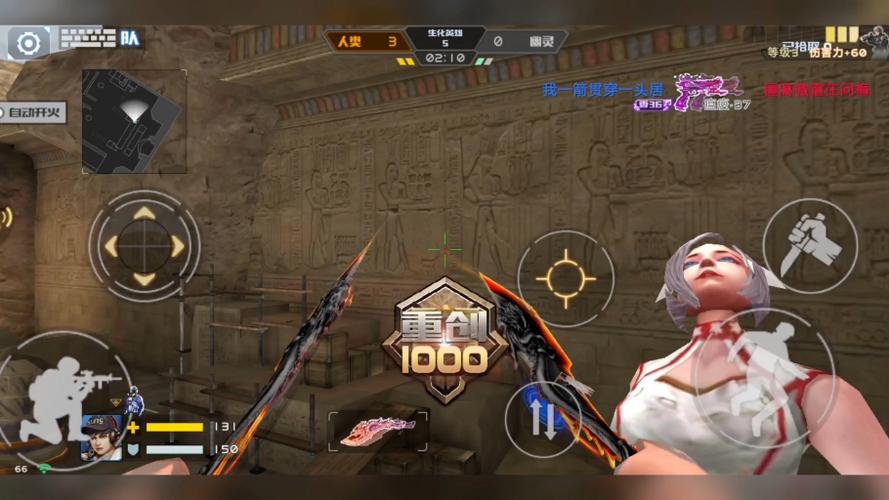Toggle the team chat channel icon
Viewport: 889px width, 500px height.
pos(130,39)
